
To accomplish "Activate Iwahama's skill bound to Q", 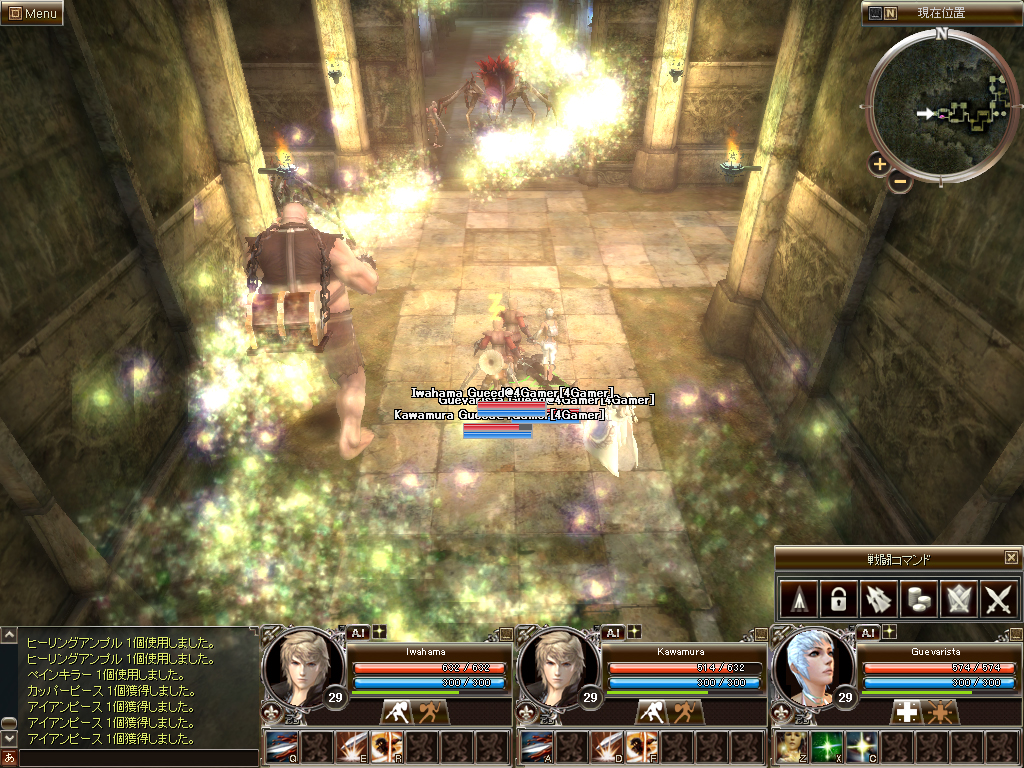I will [x=282, y=747].
